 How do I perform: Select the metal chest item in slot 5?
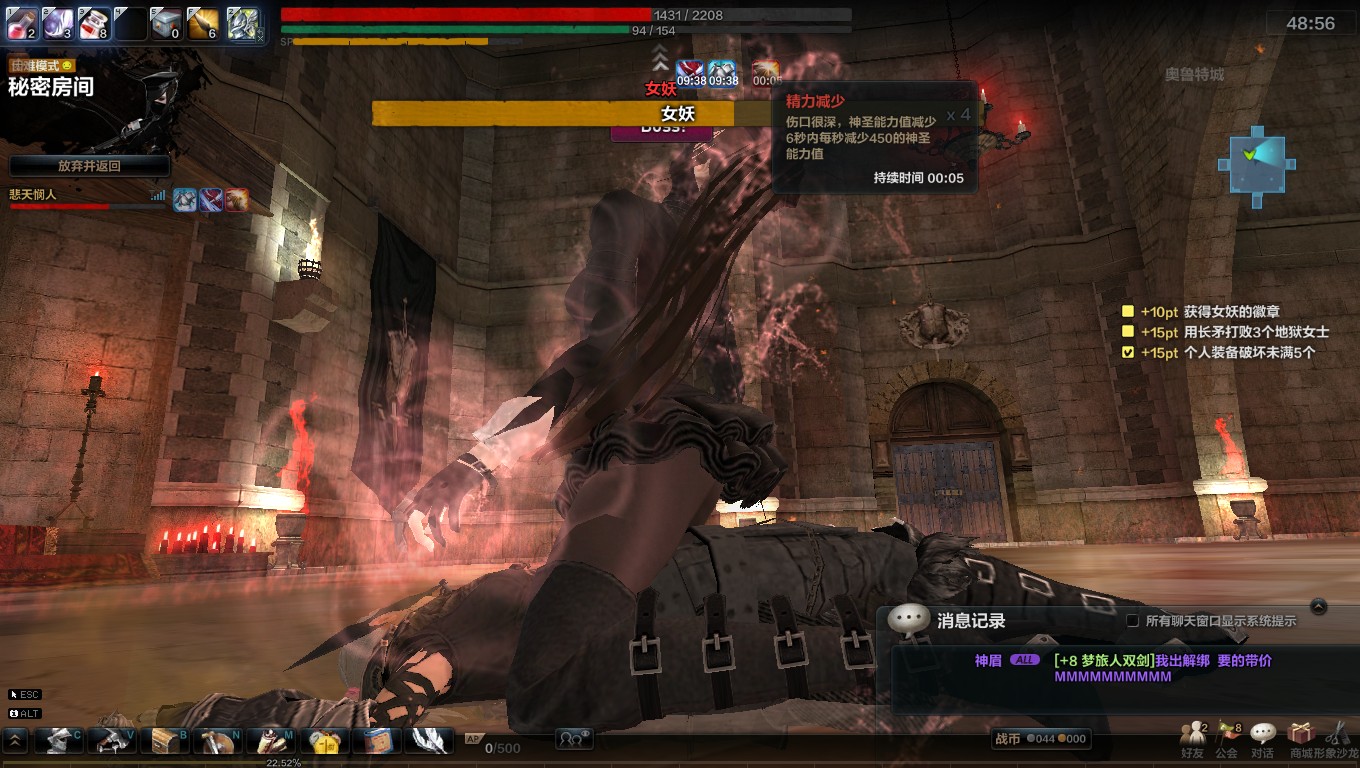(167, 23)
